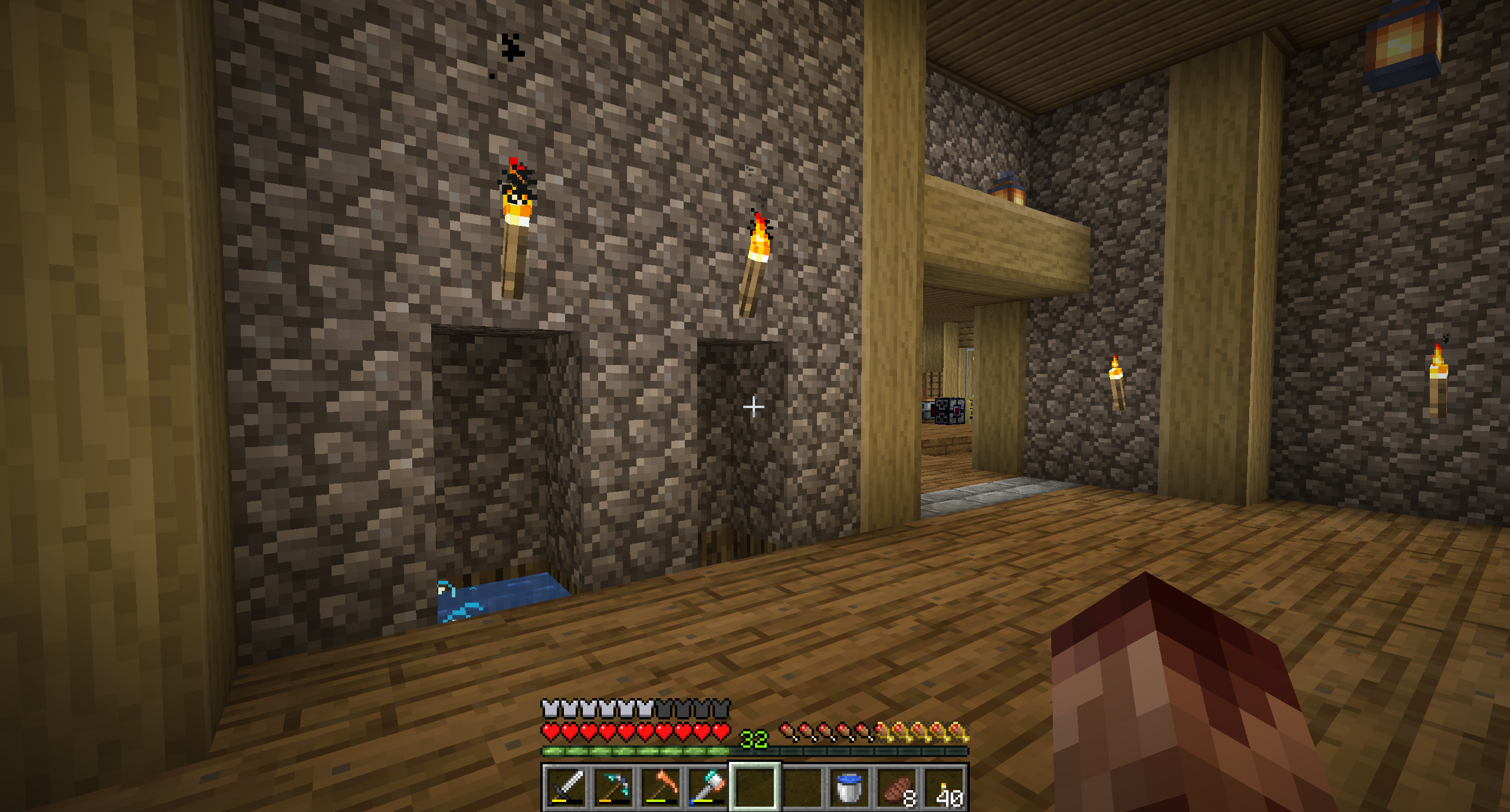1510x812 pixels.
Task: Select the iron sword hotbar slot
Action: (566, 787)
